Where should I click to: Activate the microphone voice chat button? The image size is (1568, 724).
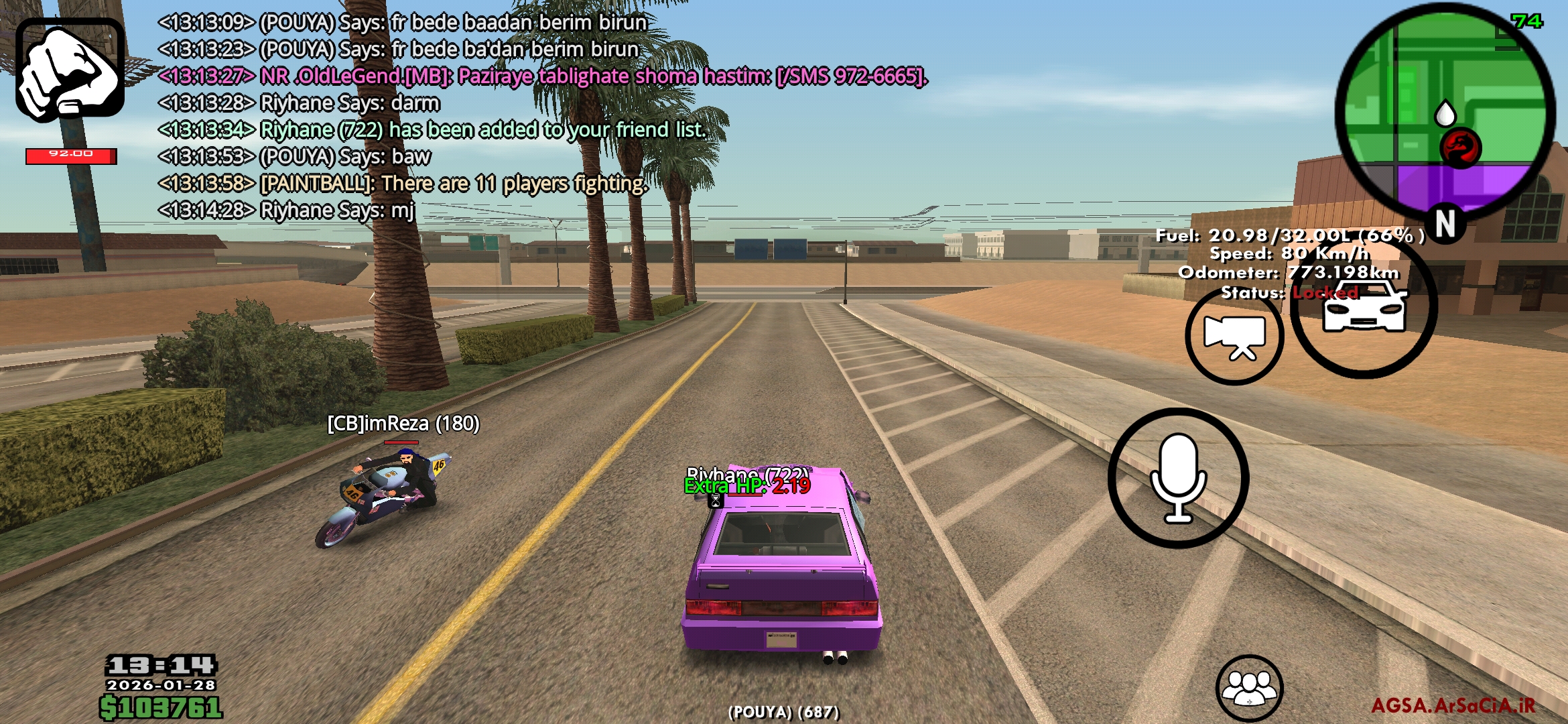[1178, 478]
